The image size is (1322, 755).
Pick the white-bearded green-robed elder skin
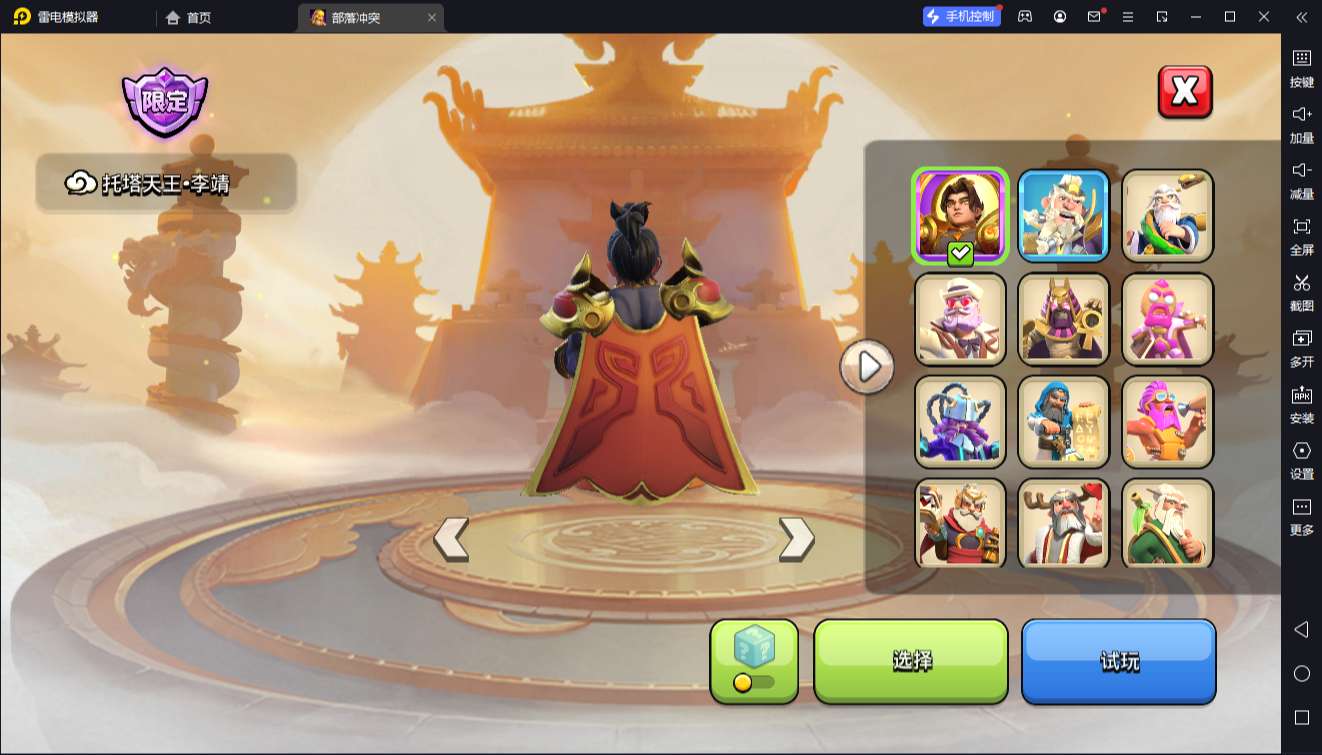(x=1167, y=216)
